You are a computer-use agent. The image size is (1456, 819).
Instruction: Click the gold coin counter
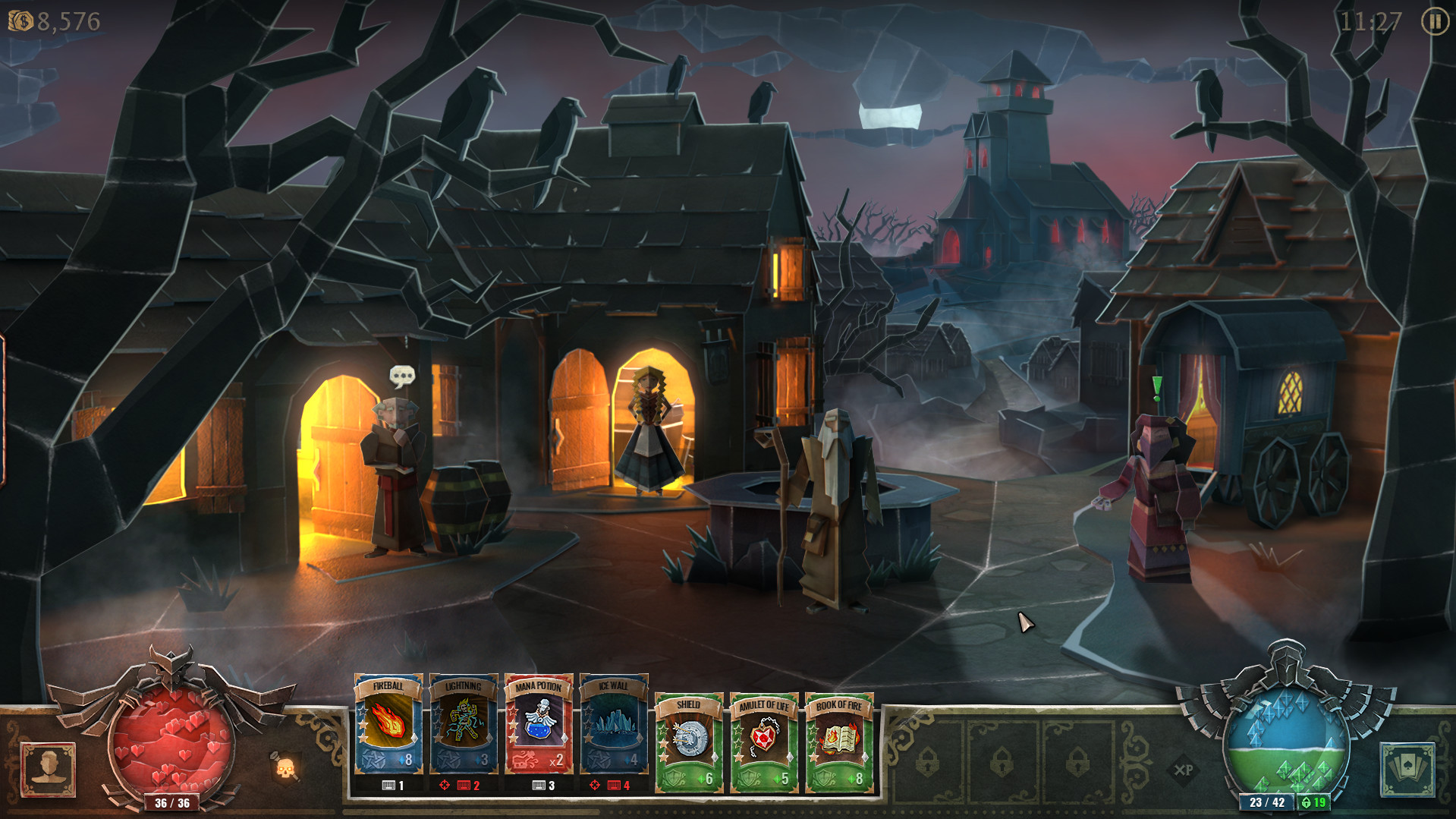tap(52, 22)
